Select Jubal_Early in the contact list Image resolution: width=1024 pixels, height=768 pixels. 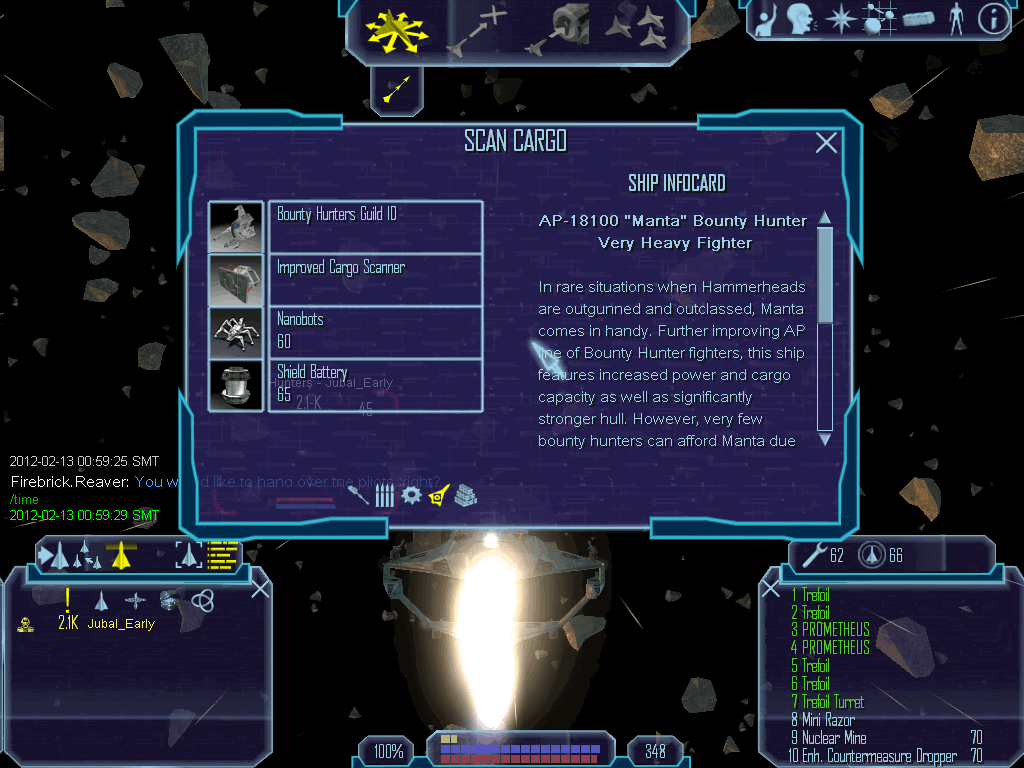(121, 623)
